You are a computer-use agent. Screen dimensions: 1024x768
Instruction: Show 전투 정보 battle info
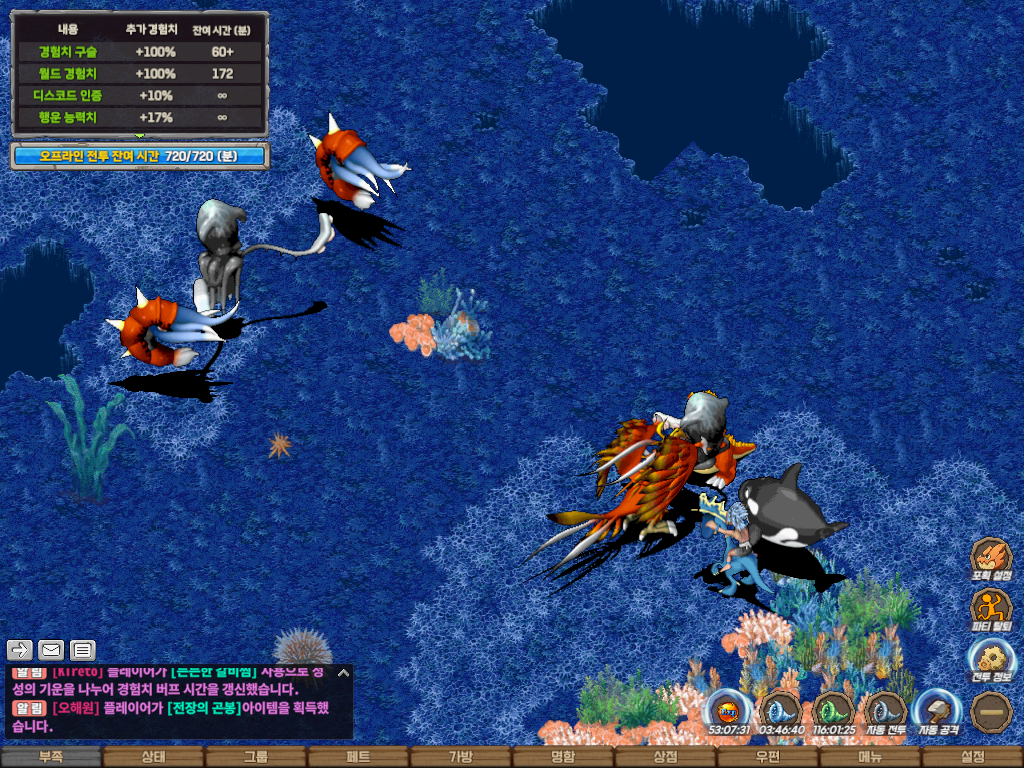[991, 660]
